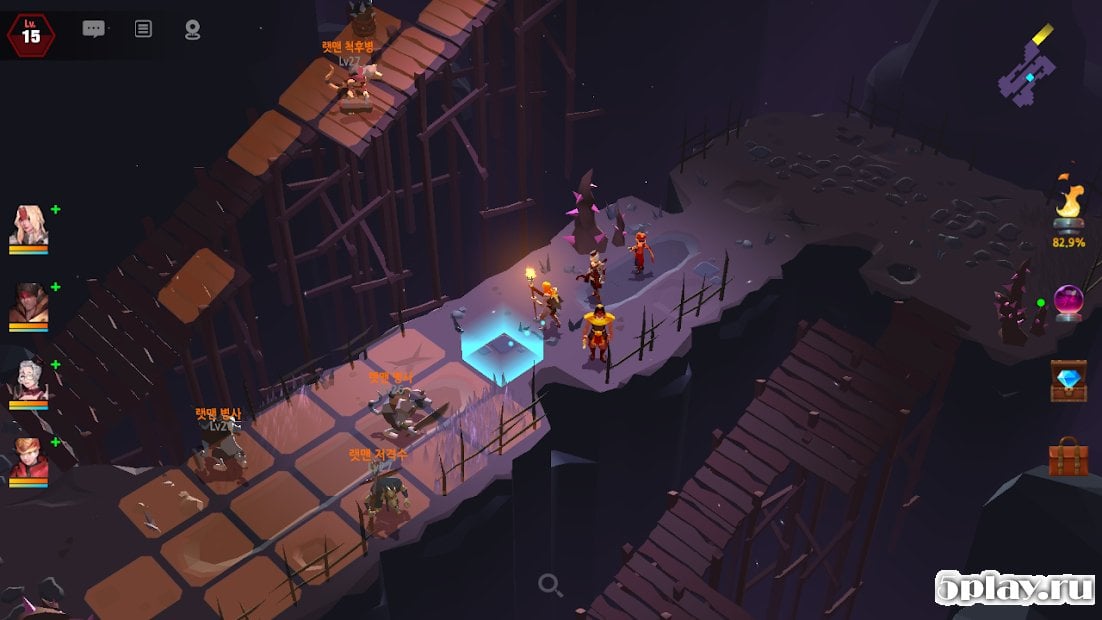1102x620 pixels.
Task: Open the dungeon minimap
Action: [1027, 70]
